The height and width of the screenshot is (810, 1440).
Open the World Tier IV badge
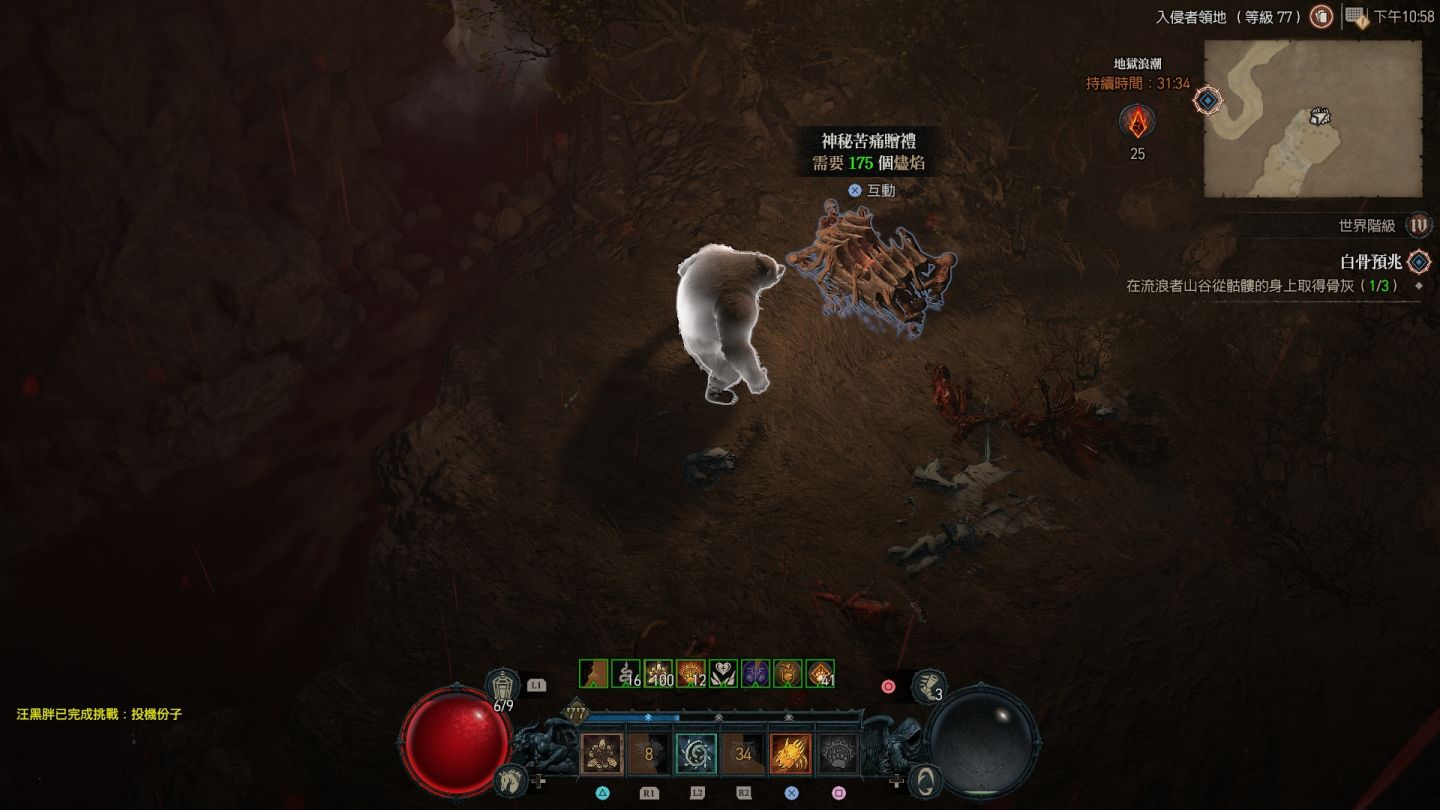click(x=1418, y=226)
